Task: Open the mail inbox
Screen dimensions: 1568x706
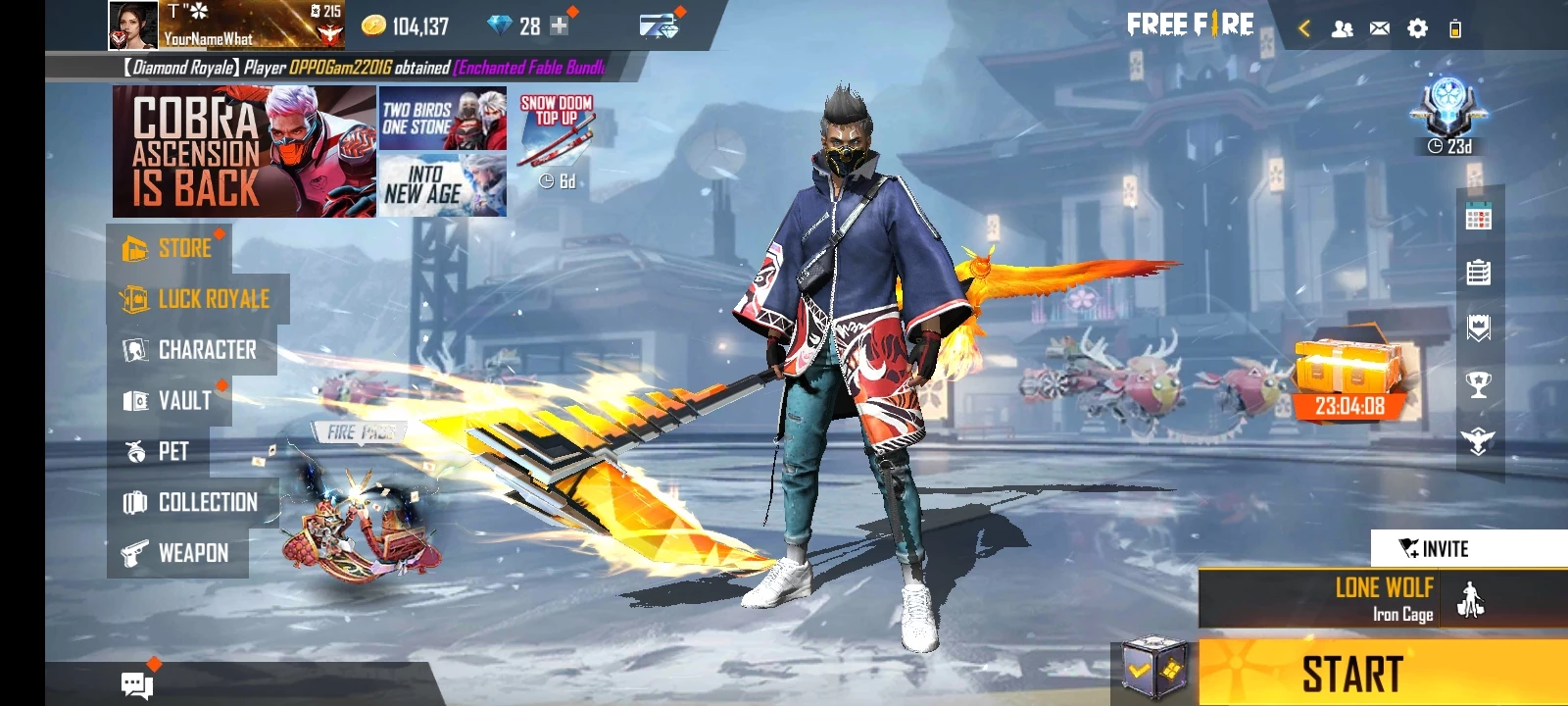Action: [x=1379, y=28]
